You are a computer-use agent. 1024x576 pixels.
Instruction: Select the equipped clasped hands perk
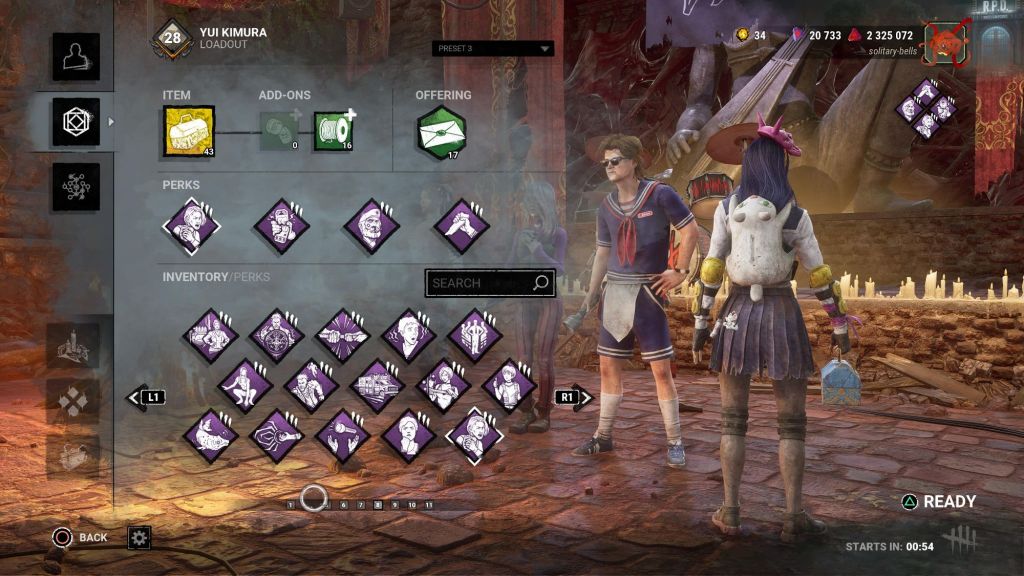pos(461,226)
